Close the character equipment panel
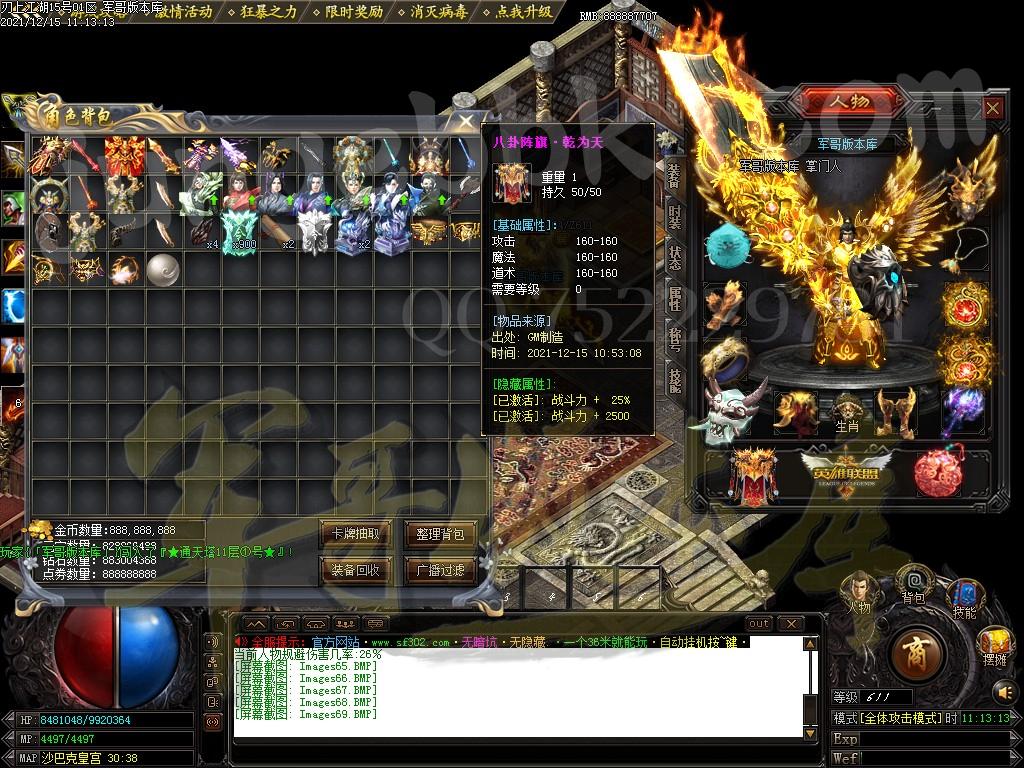This screenshot has width=1024, height=768. [992, 108]
